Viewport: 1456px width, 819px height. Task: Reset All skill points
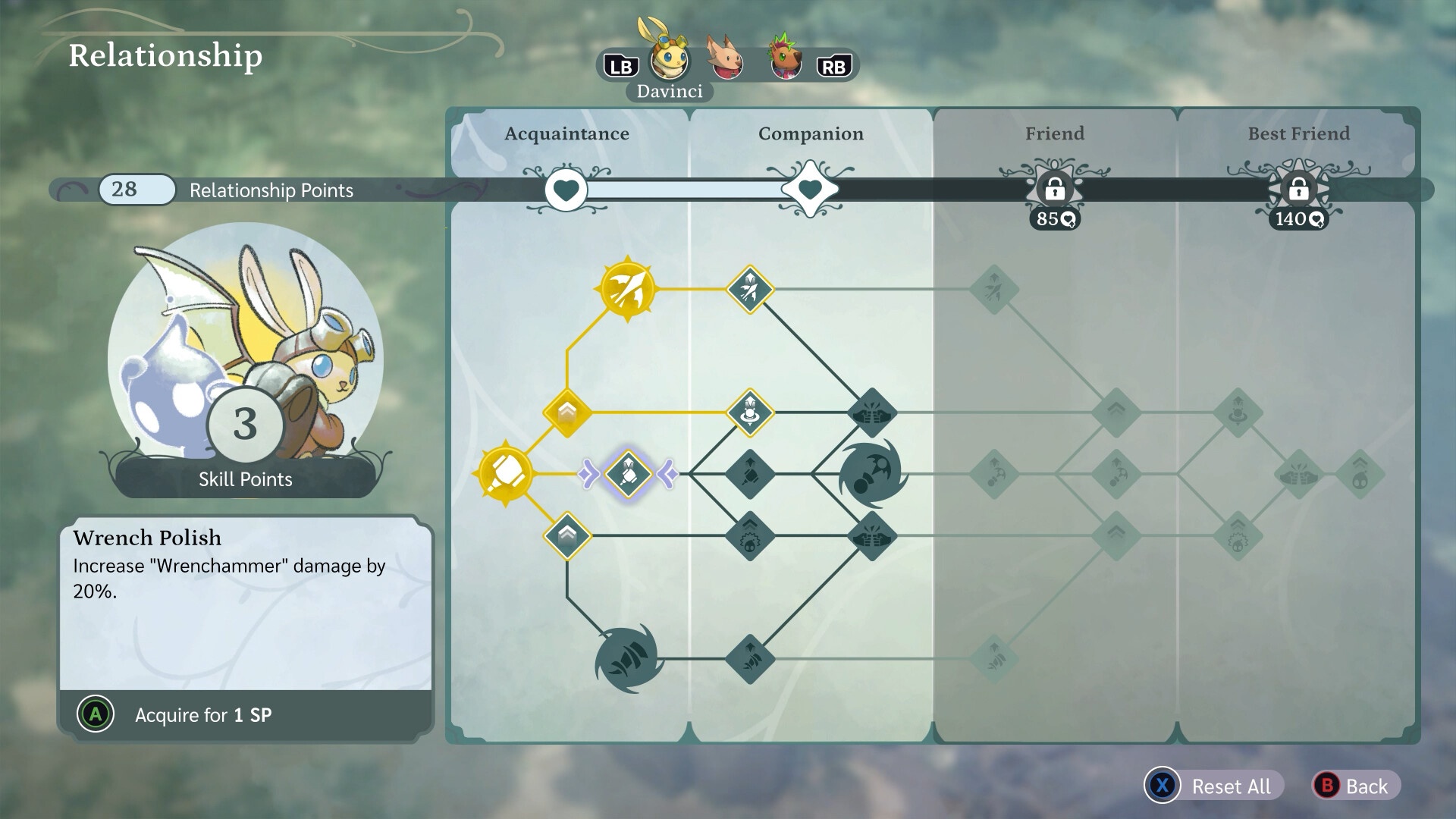1213,786
